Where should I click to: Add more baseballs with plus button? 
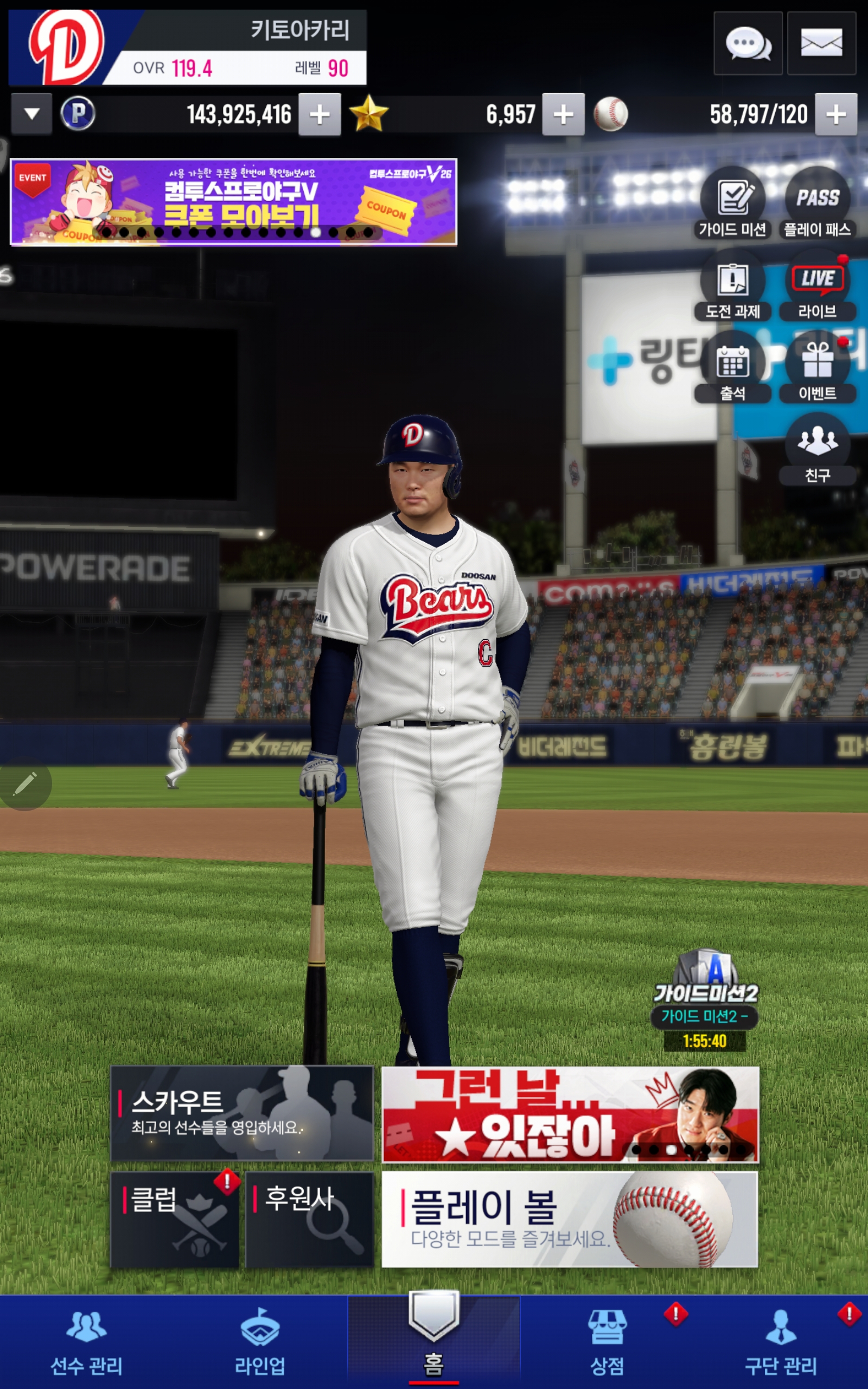[835, 114]
